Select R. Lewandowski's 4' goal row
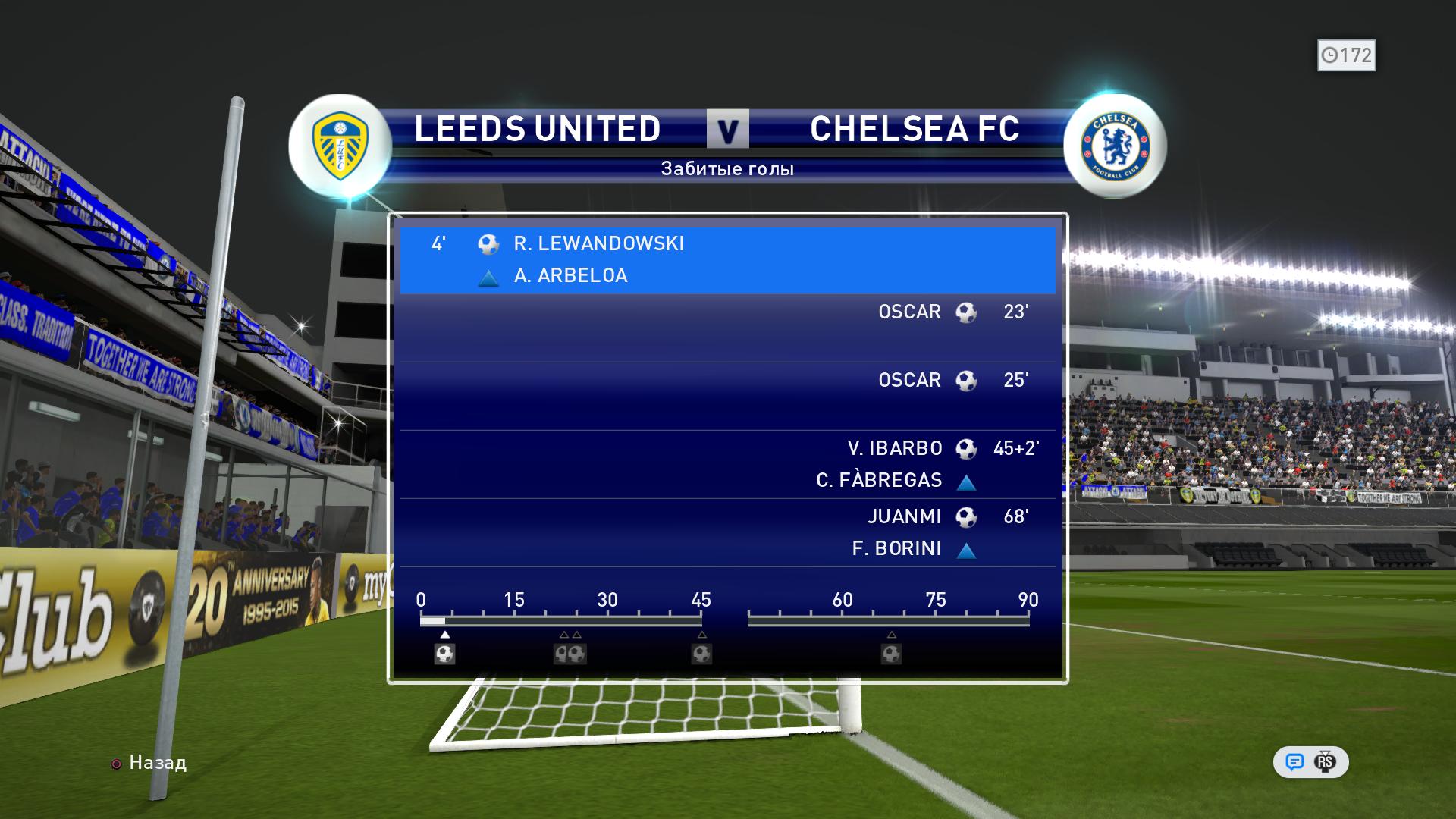This screenshot has width=1456, height=819. click(726, 259)
